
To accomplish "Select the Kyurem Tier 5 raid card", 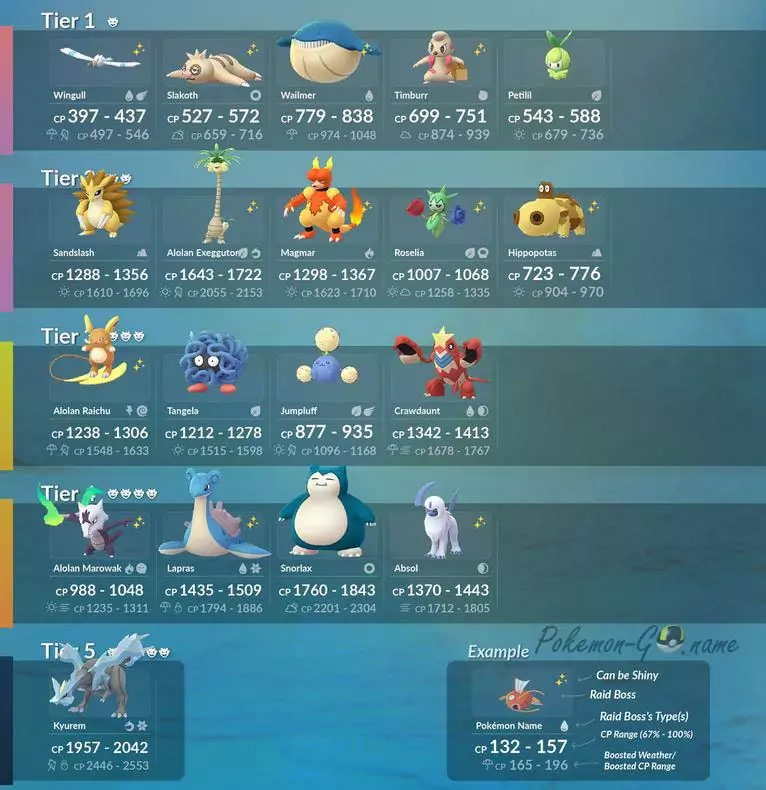I will click(x=100, y=720).
